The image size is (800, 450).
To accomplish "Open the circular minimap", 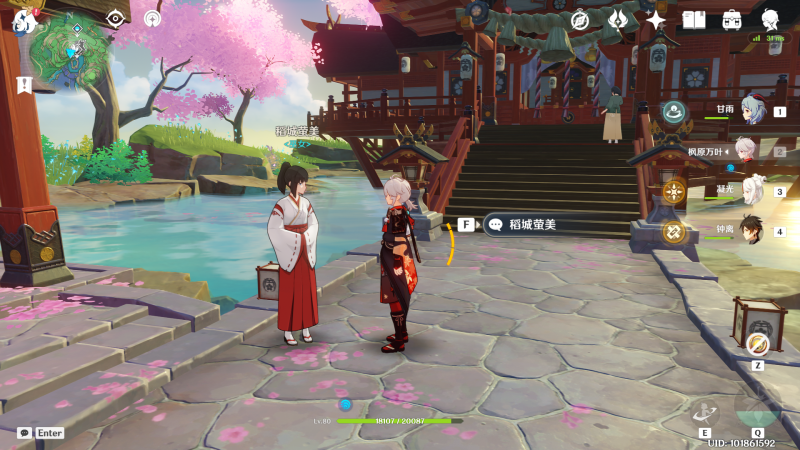I will (71, 49).
